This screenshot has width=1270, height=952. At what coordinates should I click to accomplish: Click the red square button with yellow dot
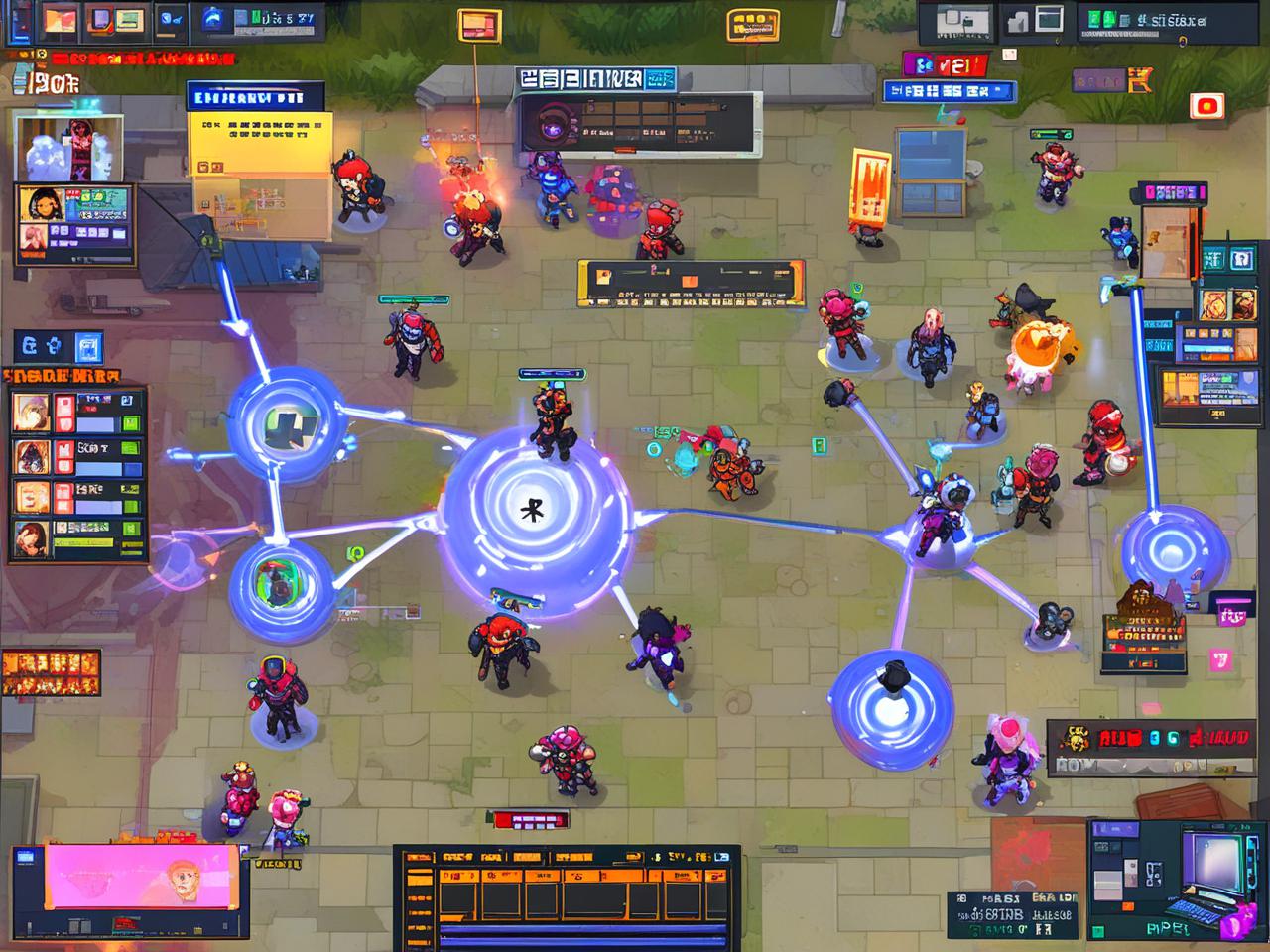pos(1206,105)
